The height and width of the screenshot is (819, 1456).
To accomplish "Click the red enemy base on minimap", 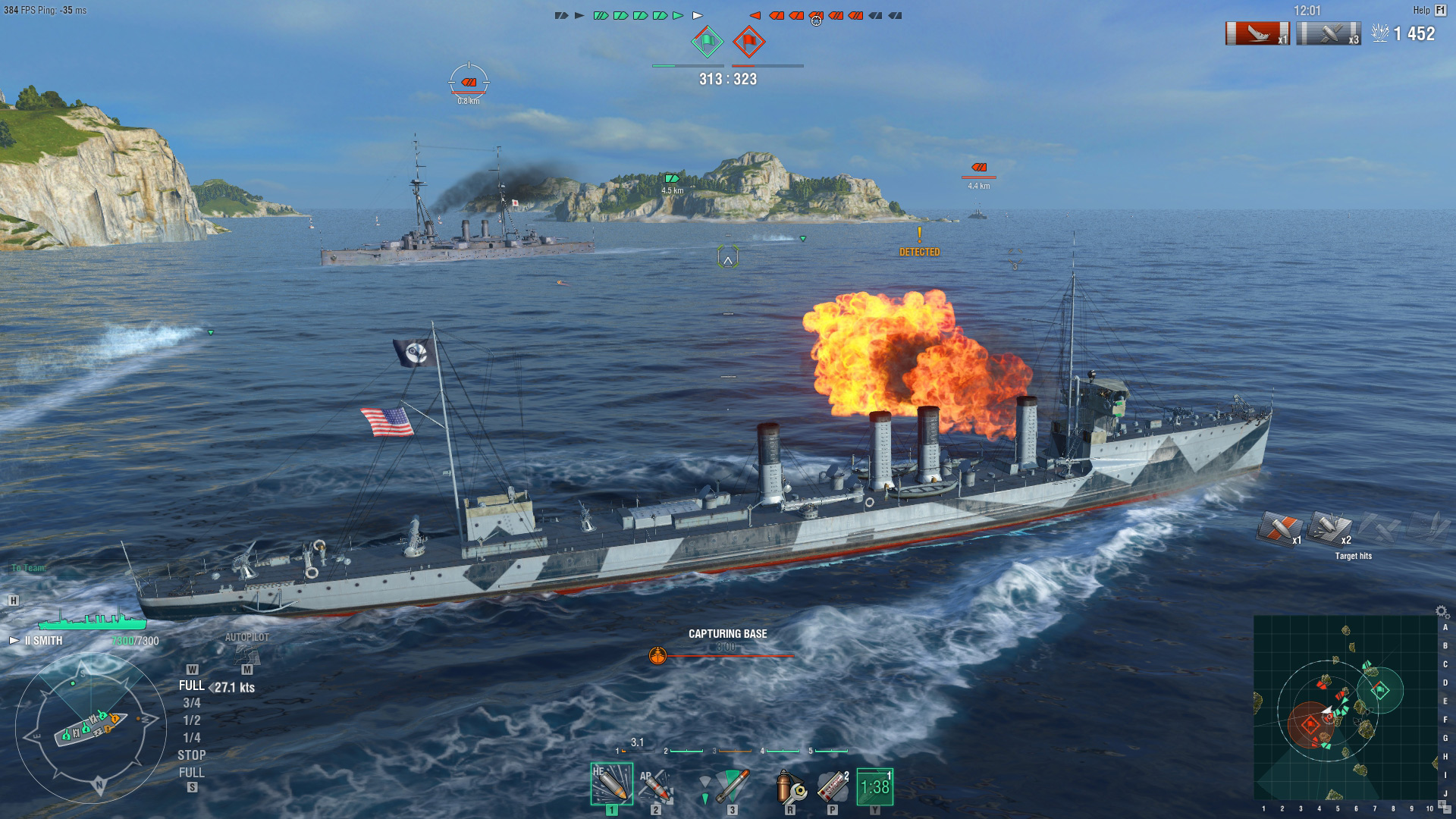I will coord(1310,724).
